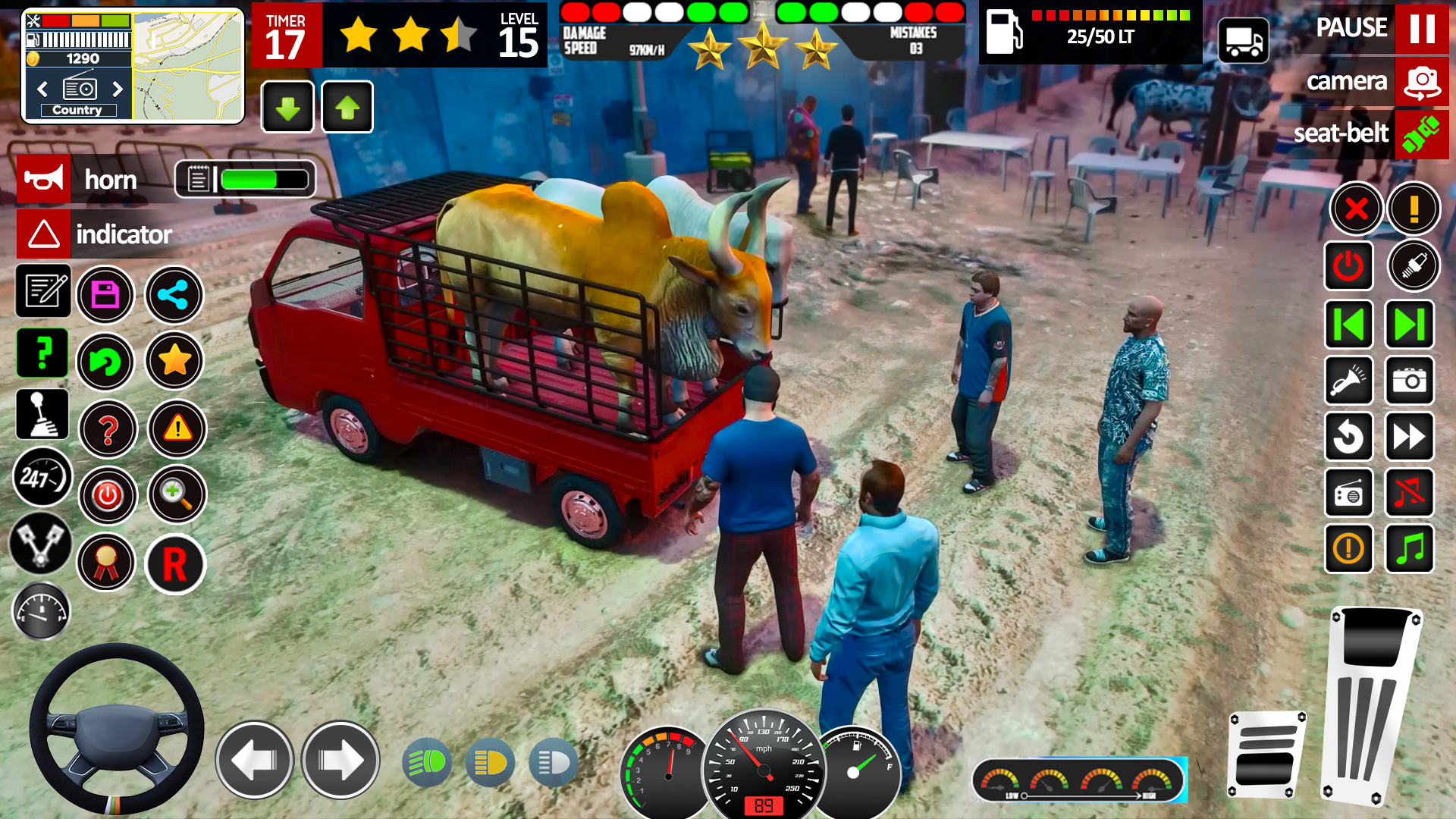Open the indicator panel via warning triangle
Viewport: 1456px width, 819px height.
[43, 234]
